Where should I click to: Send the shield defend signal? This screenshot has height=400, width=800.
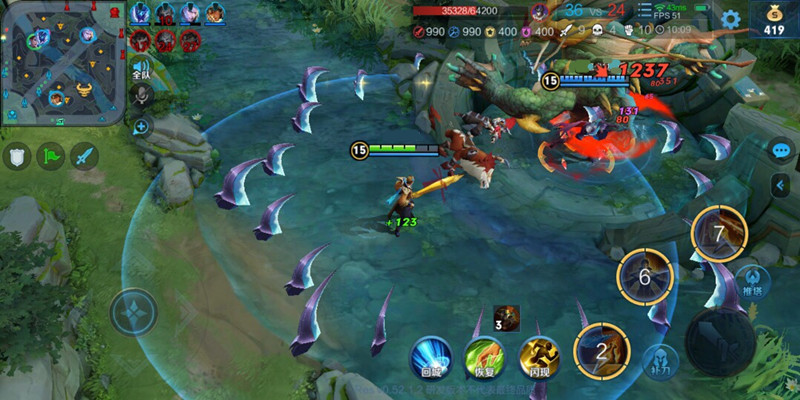coord(18,156)
